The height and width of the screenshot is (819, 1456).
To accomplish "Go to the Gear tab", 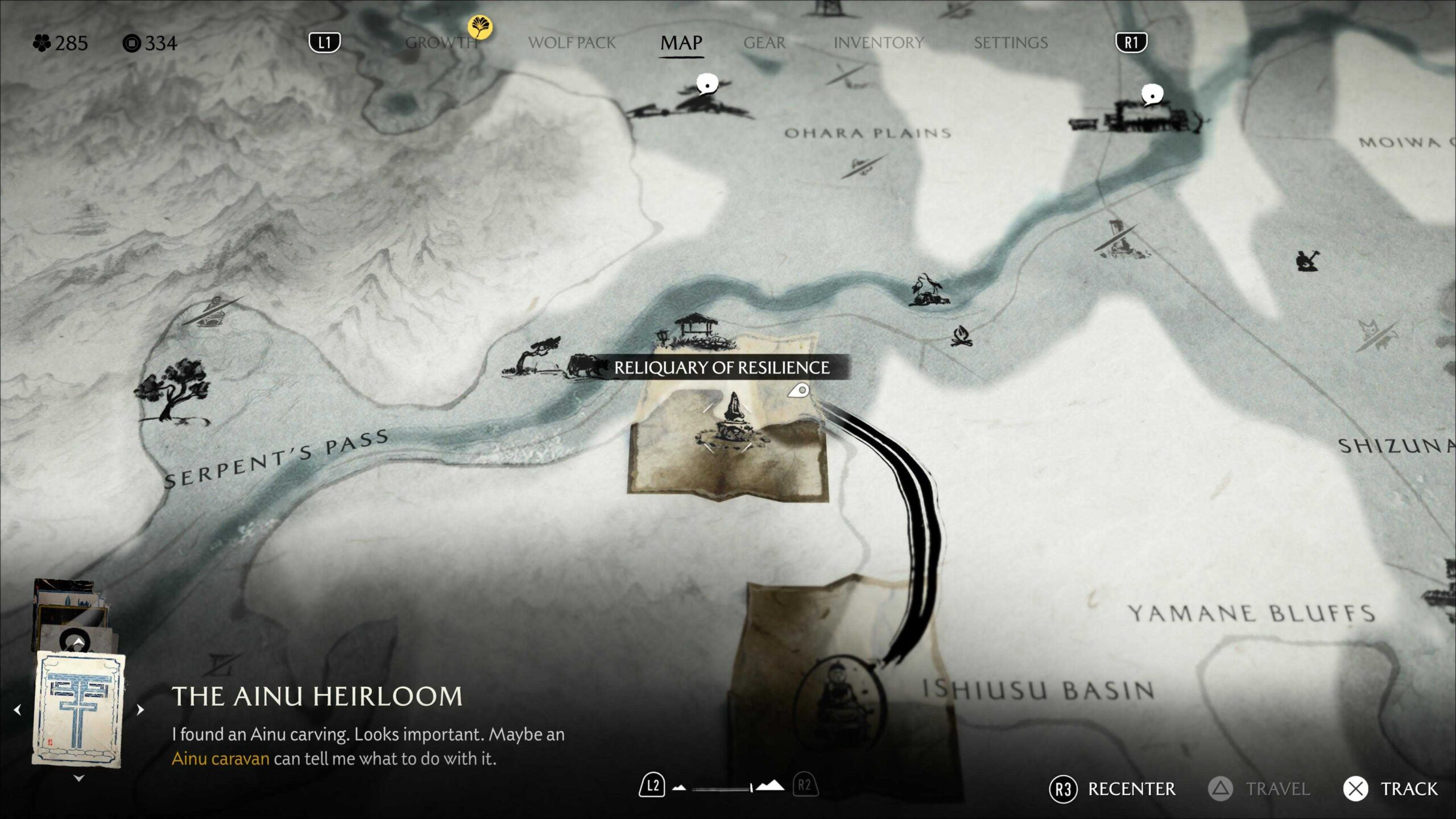I will [764, 43].
